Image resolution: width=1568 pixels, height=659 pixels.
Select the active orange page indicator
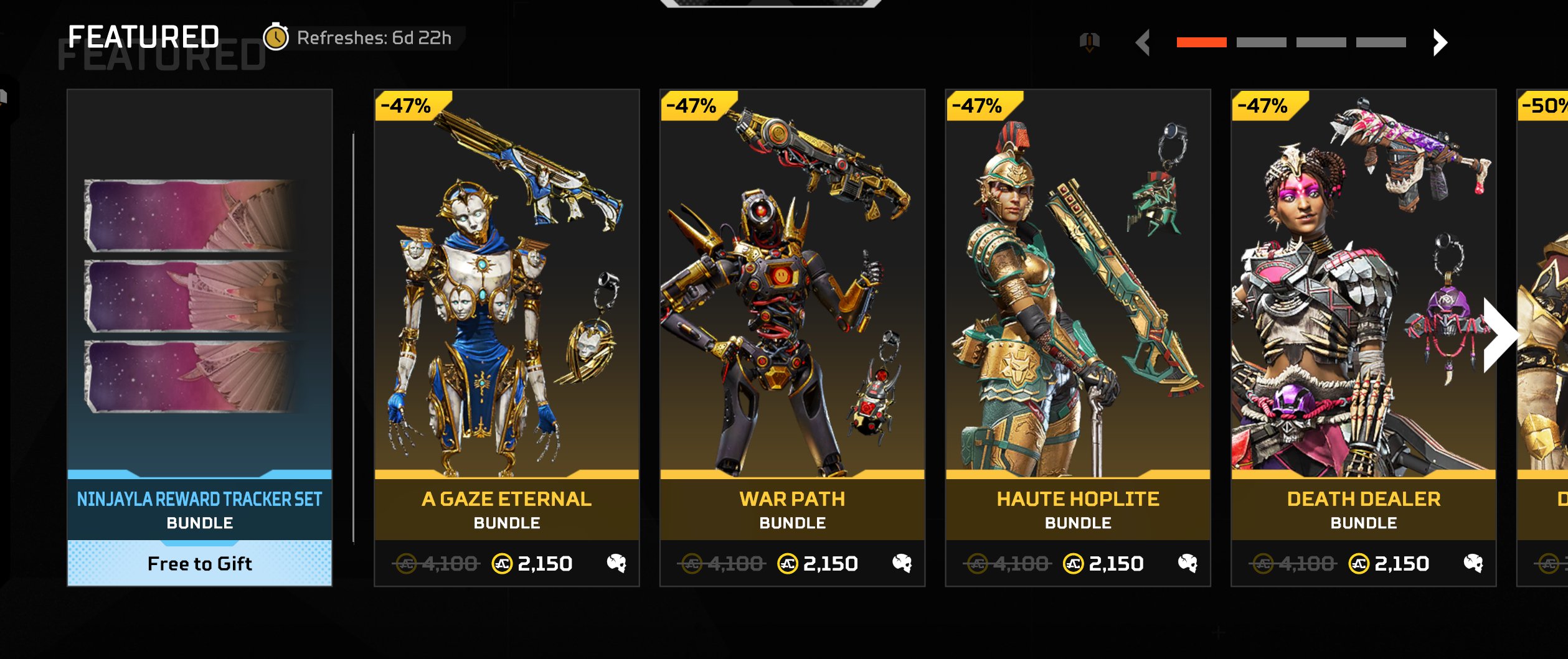1201,42
